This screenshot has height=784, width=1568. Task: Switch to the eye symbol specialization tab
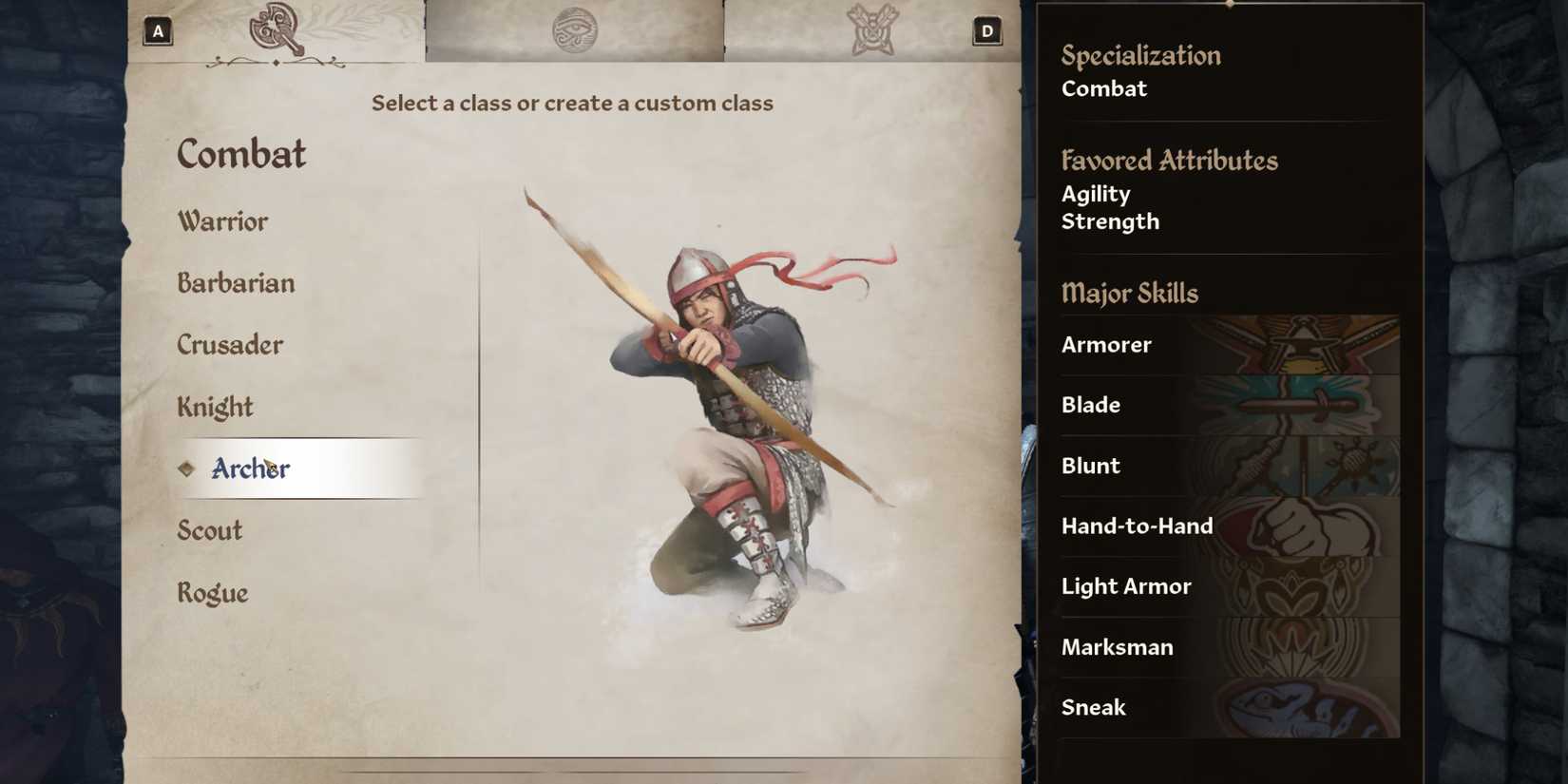coord(578,29)
